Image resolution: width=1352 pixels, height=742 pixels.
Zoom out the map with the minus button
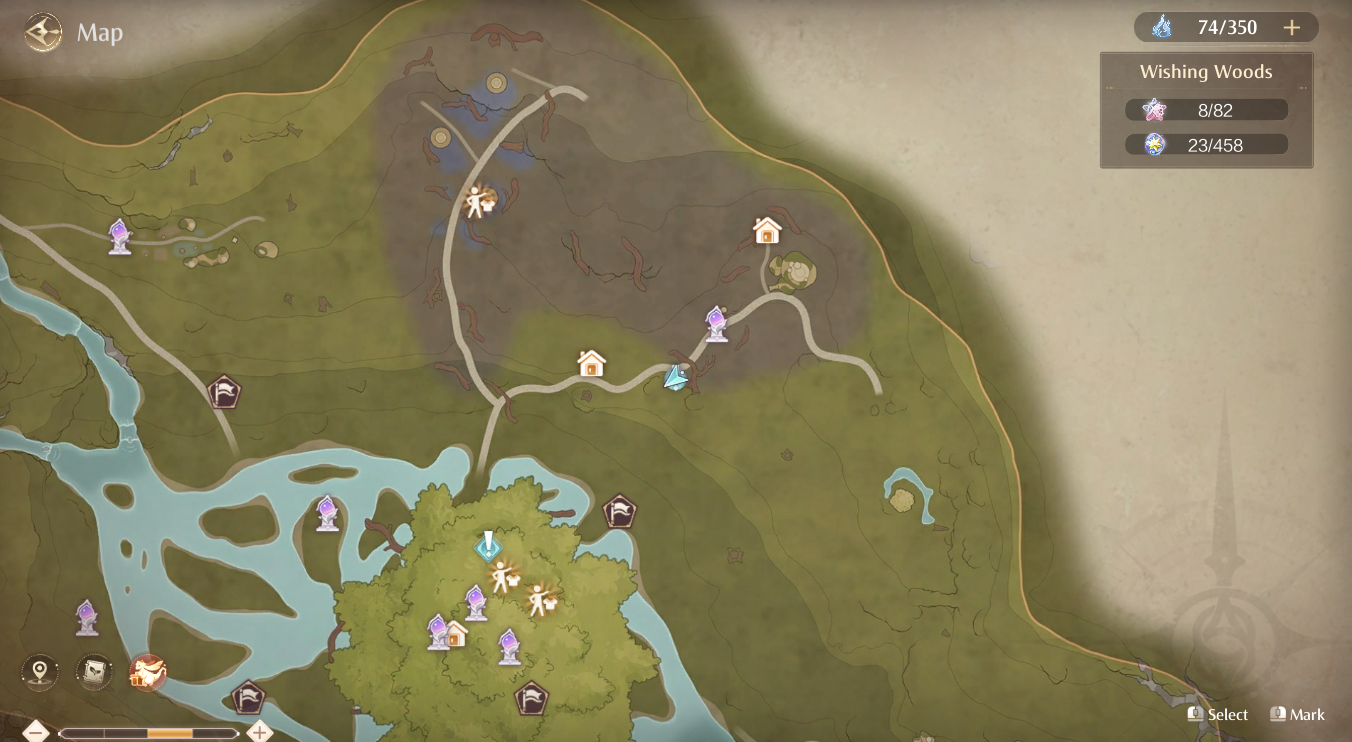point(36,732)
